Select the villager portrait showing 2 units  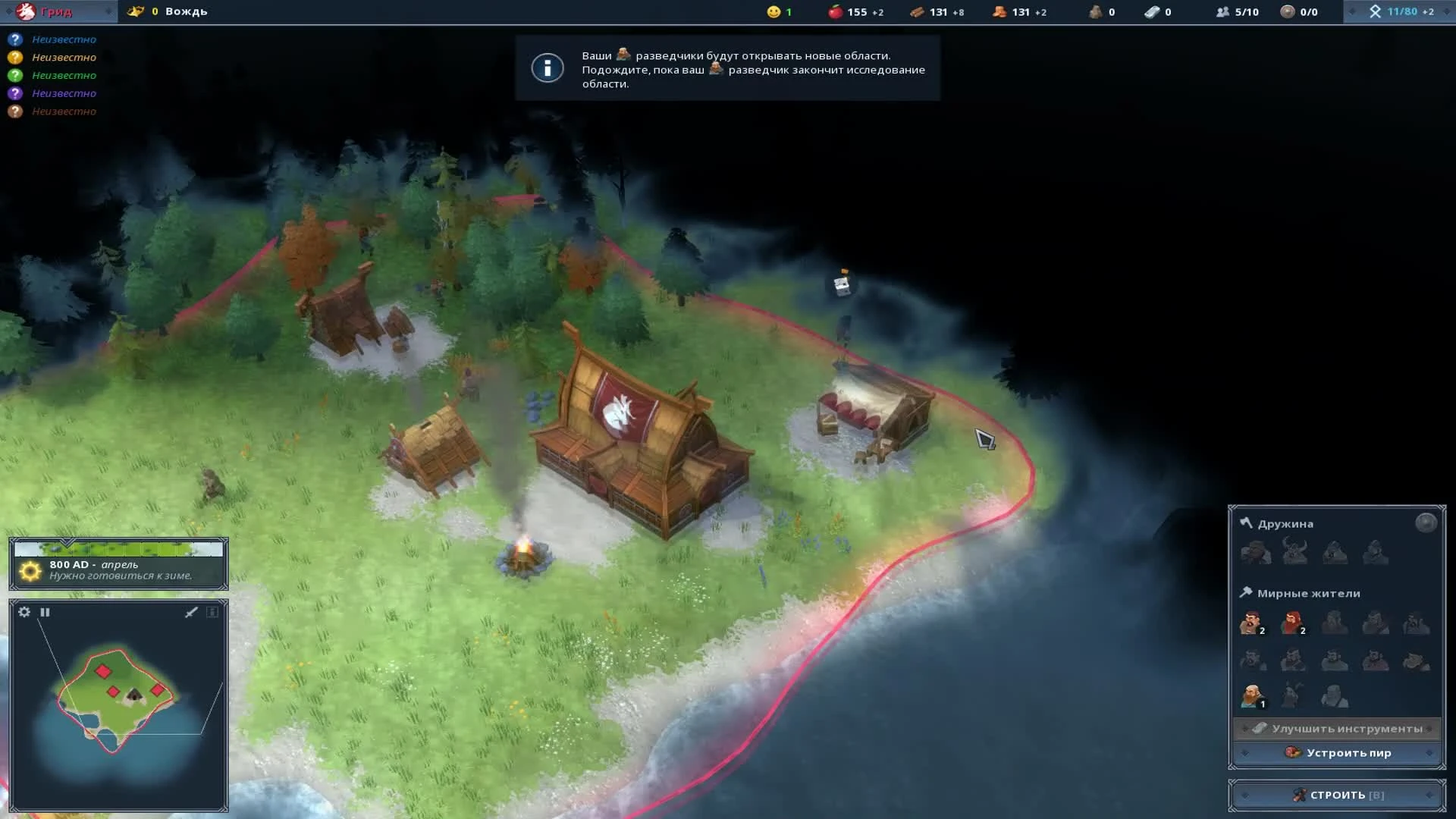point(1251,622)
